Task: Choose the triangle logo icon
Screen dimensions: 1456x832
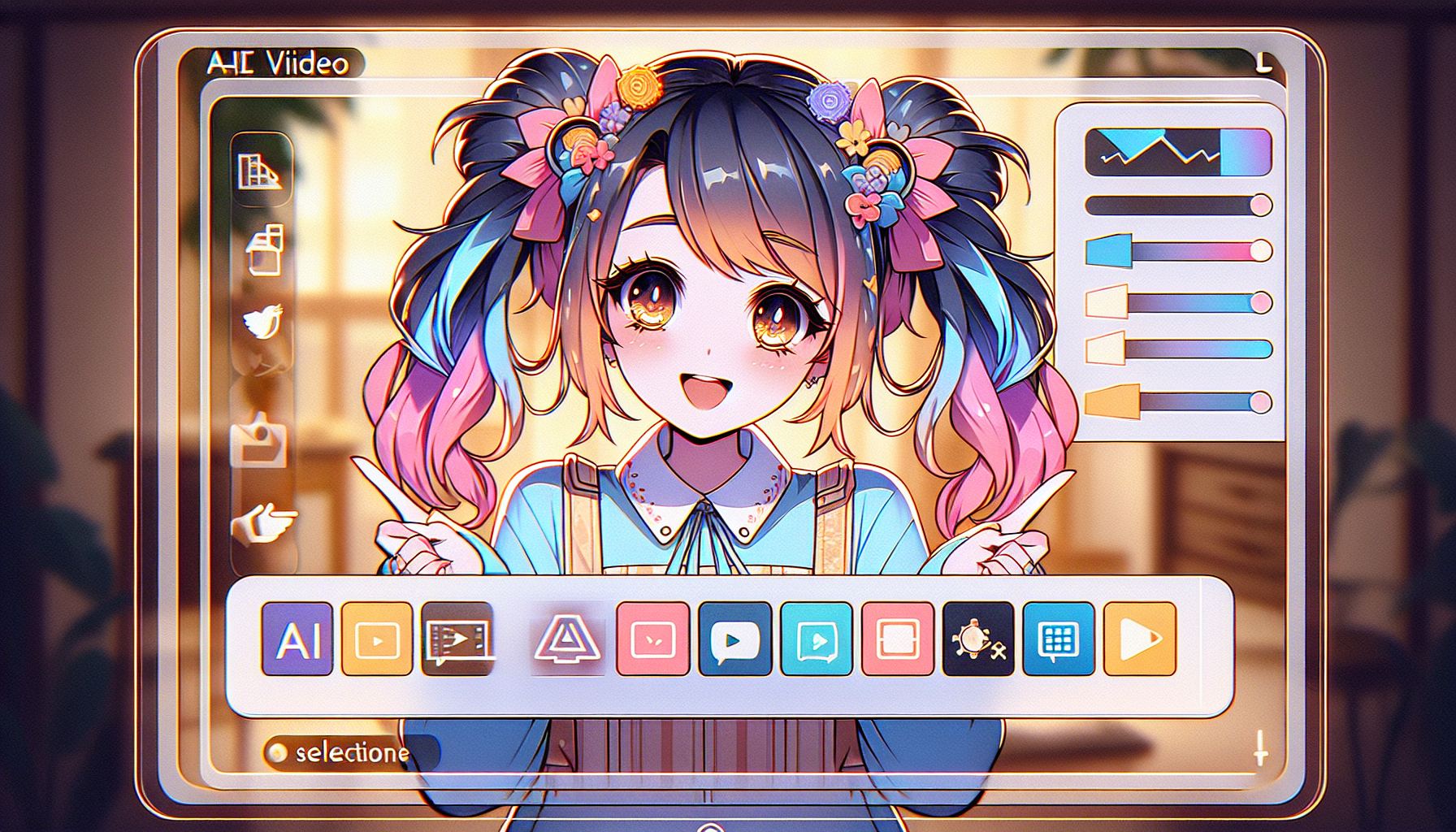Action: point(566,639)
